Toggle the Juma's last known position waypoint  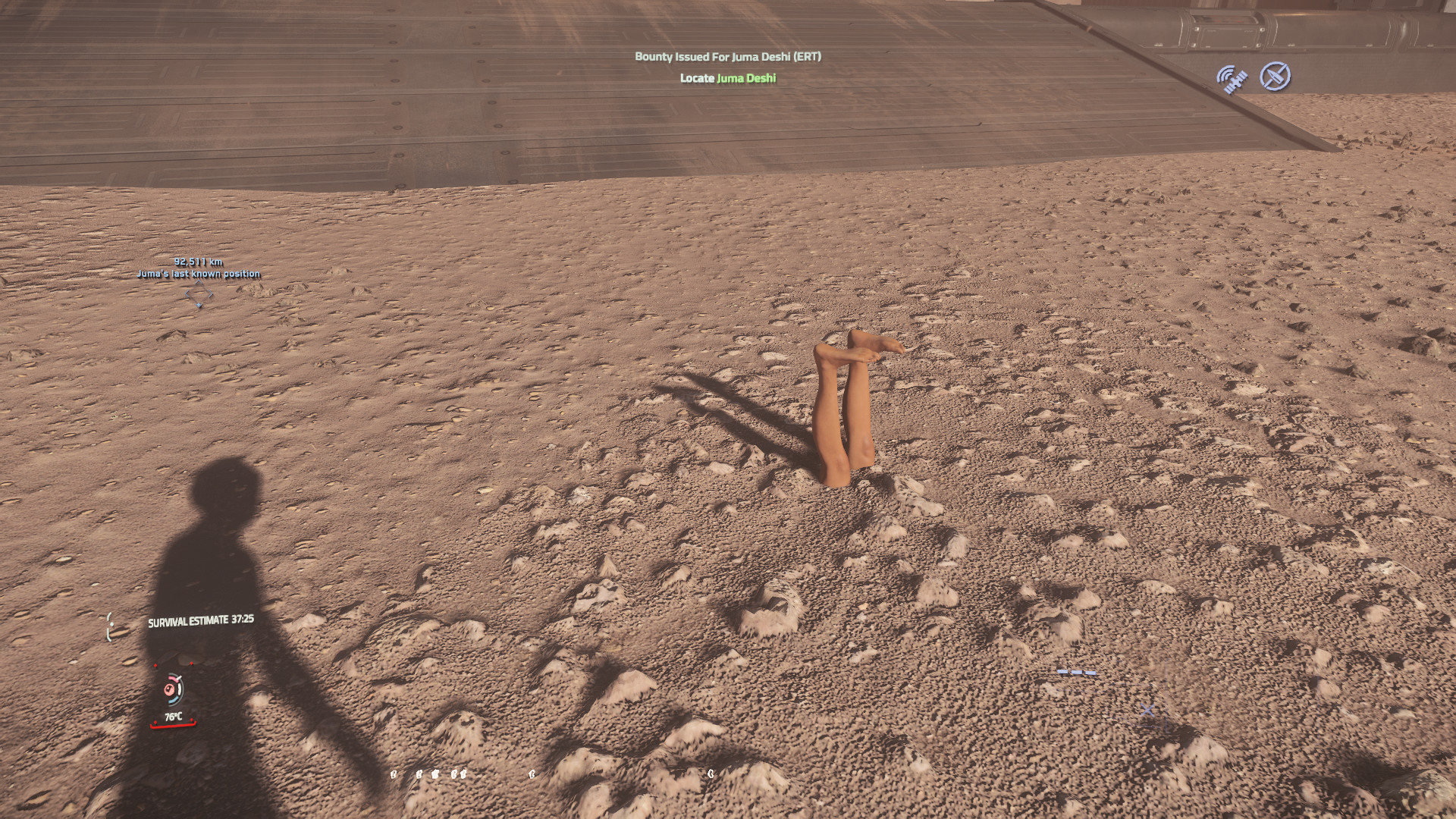[x=199, y=273]
